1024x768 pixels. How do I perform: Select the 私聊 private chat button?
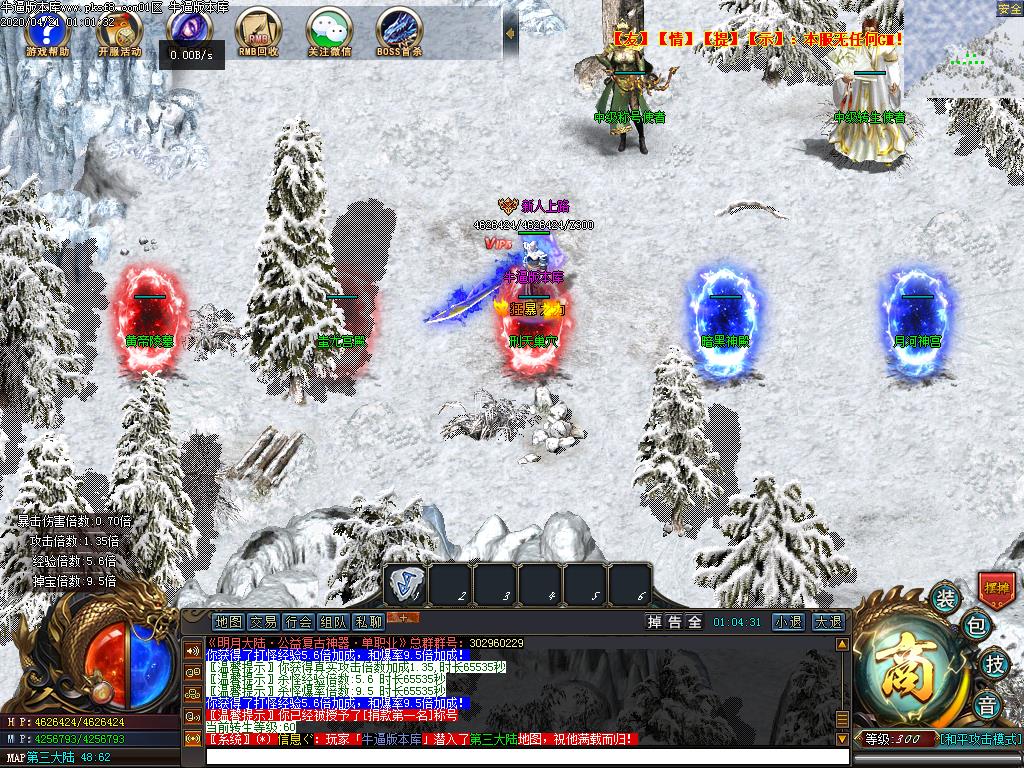368,622
